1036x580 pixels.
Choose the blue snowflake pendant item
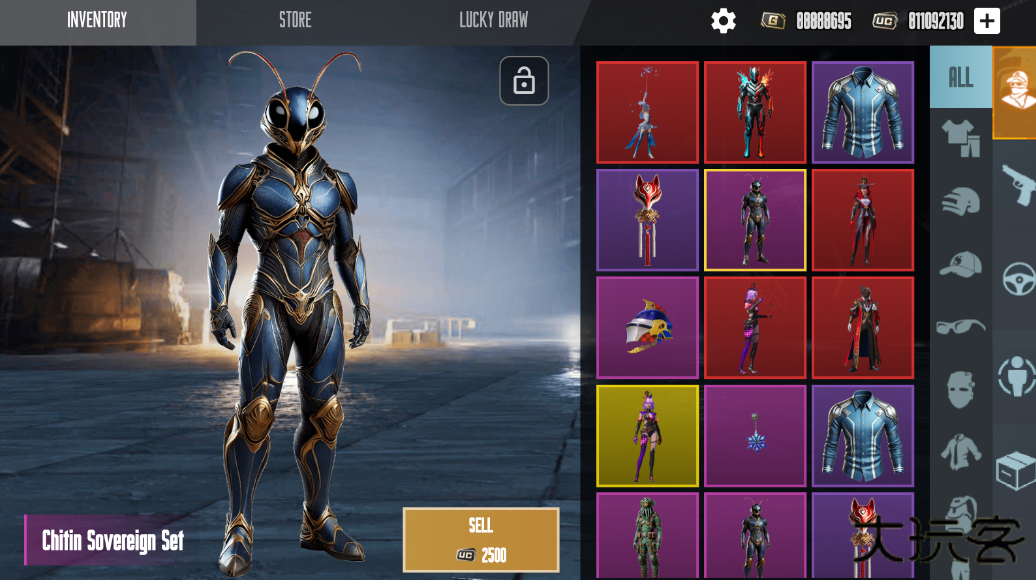click(755, 435)
